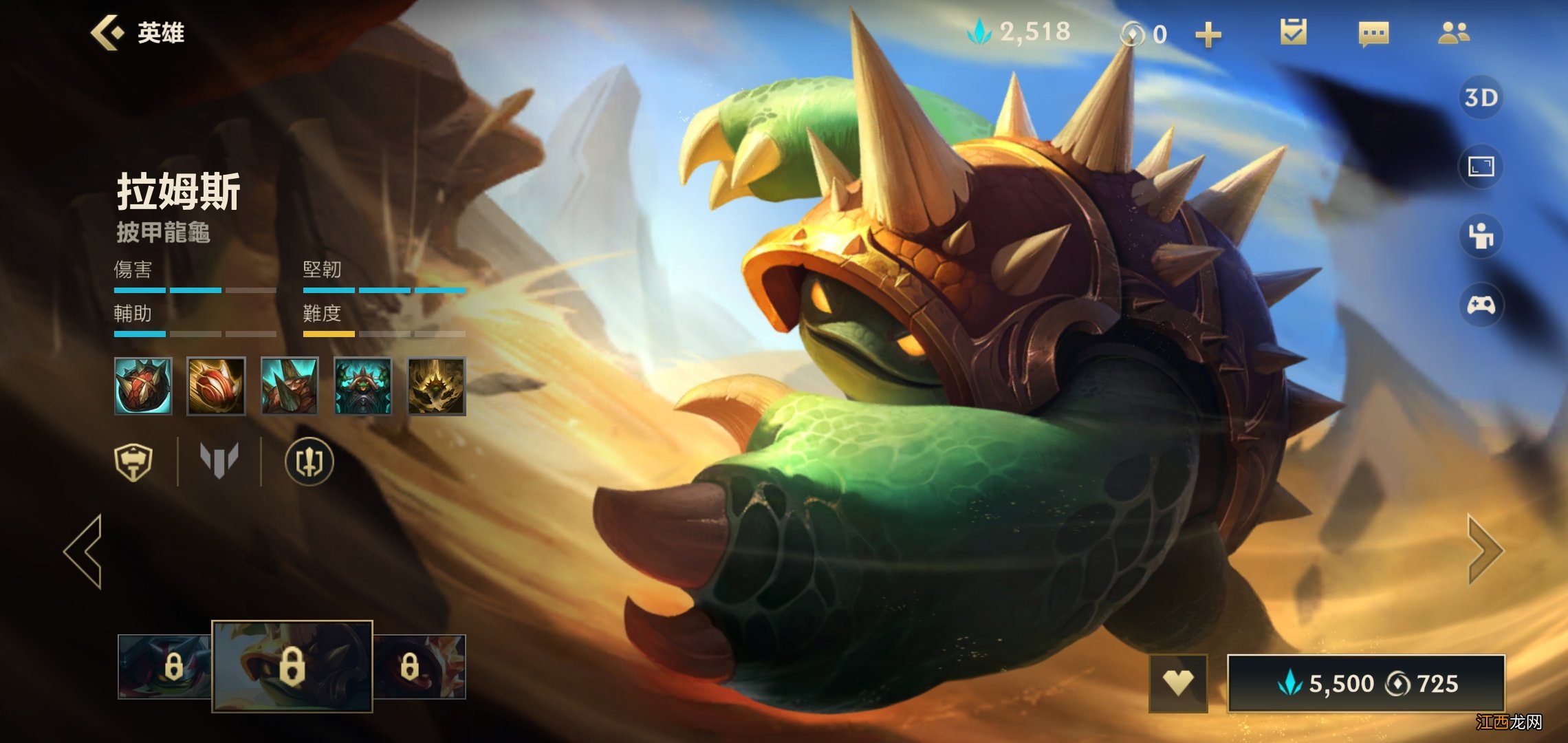Image resolution: width=1568 pixels, height=743 pixels.
Task: Select the Powerball rolling ability icon
Action: tap(216, 386)
